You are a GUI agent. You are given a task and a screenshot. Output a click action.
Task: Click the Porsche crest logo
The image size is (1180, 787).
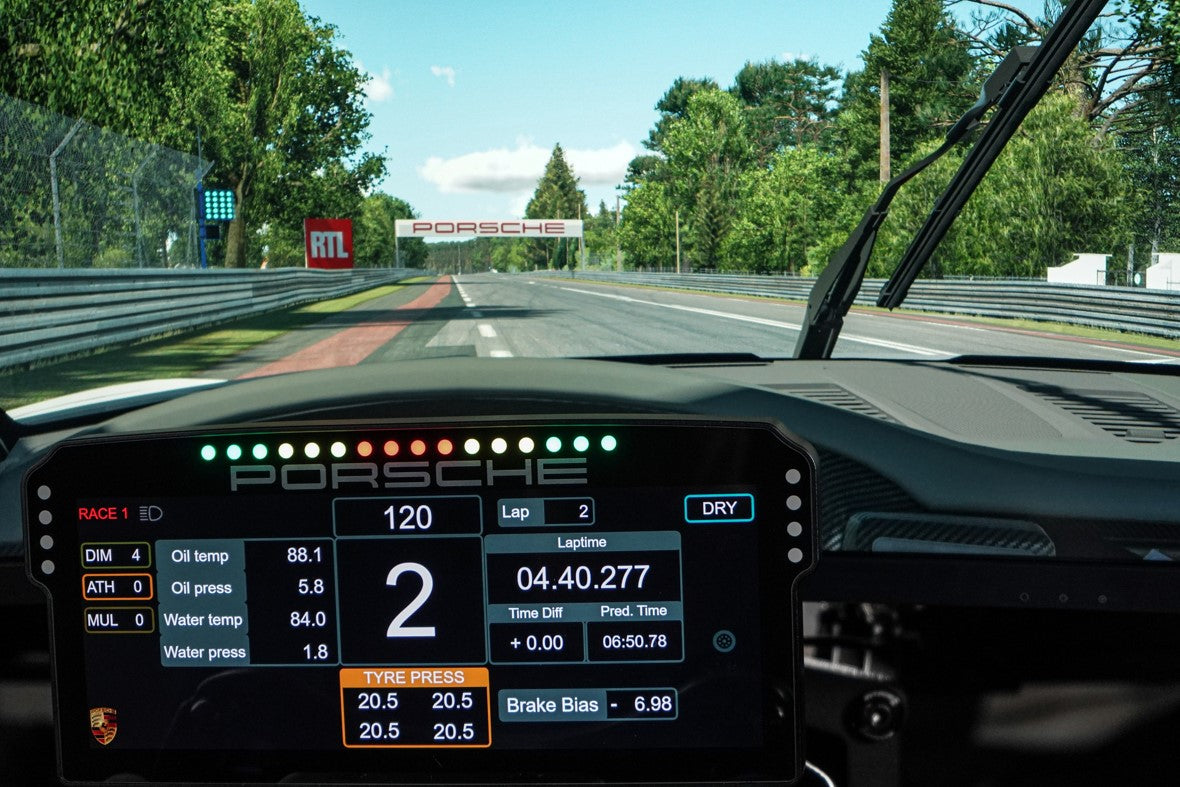[x=103, y=725]
